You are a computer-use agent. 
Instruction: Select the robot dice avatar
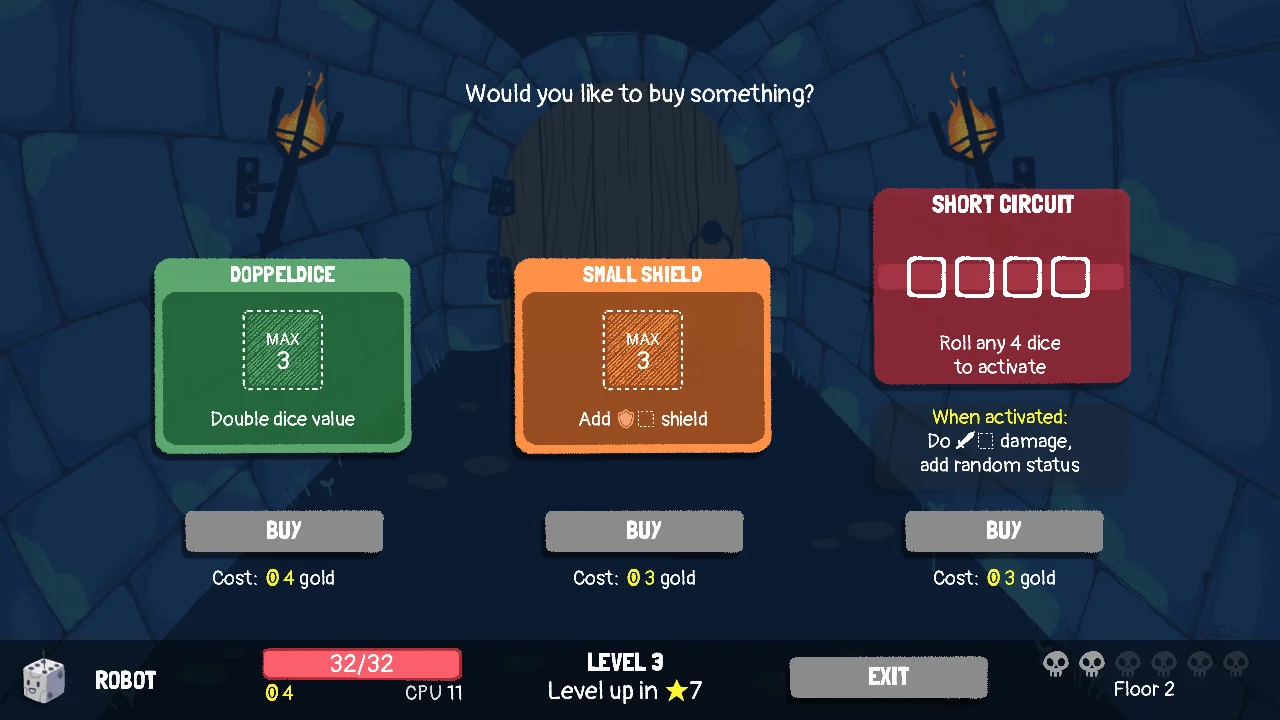pos(43,680)
